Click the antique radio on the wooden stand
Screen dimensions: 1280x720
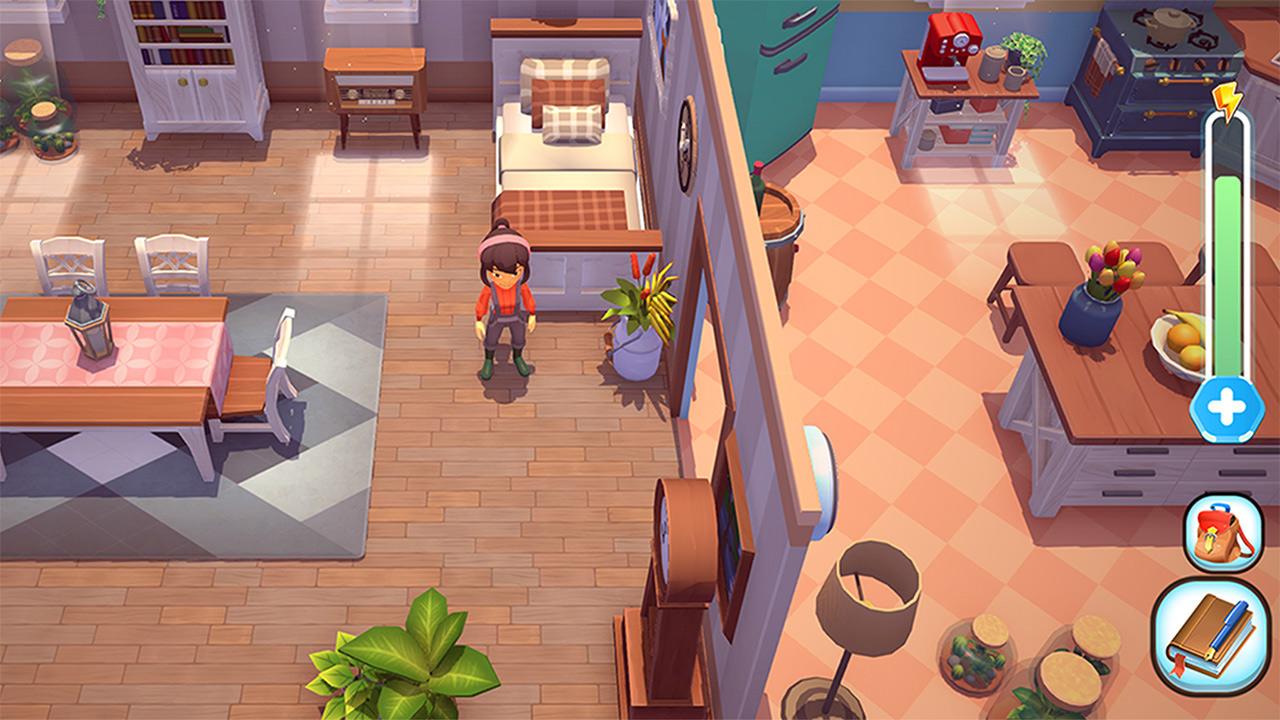tap(371, 90)
